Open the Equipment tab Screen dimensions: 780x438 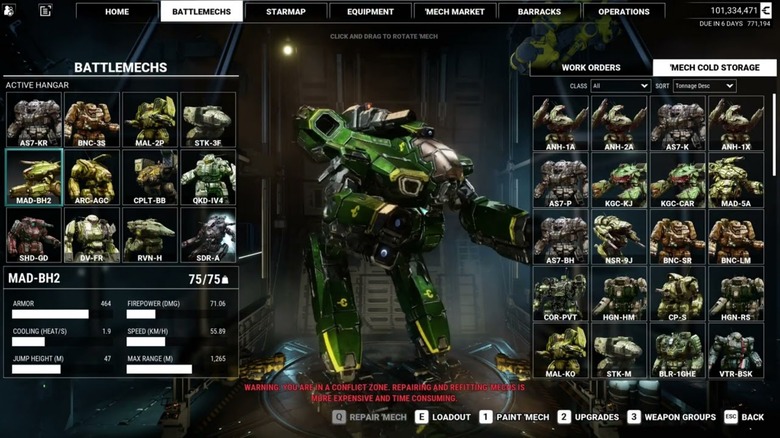click(370, 12)
